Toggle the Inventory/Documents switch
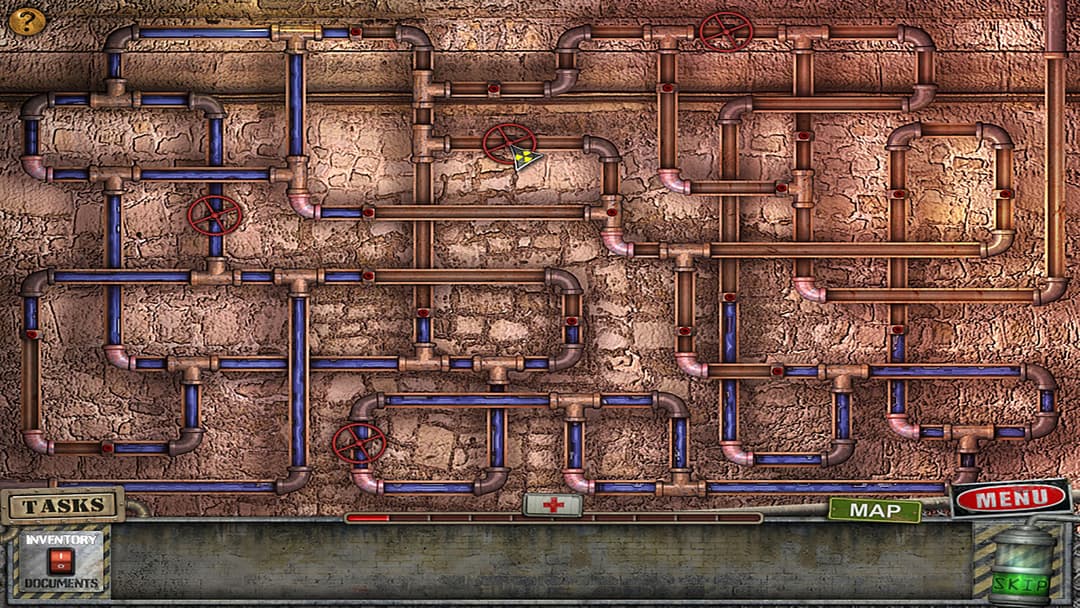The width and height of the screenshot is (1080, 608). tap(62, 562)
